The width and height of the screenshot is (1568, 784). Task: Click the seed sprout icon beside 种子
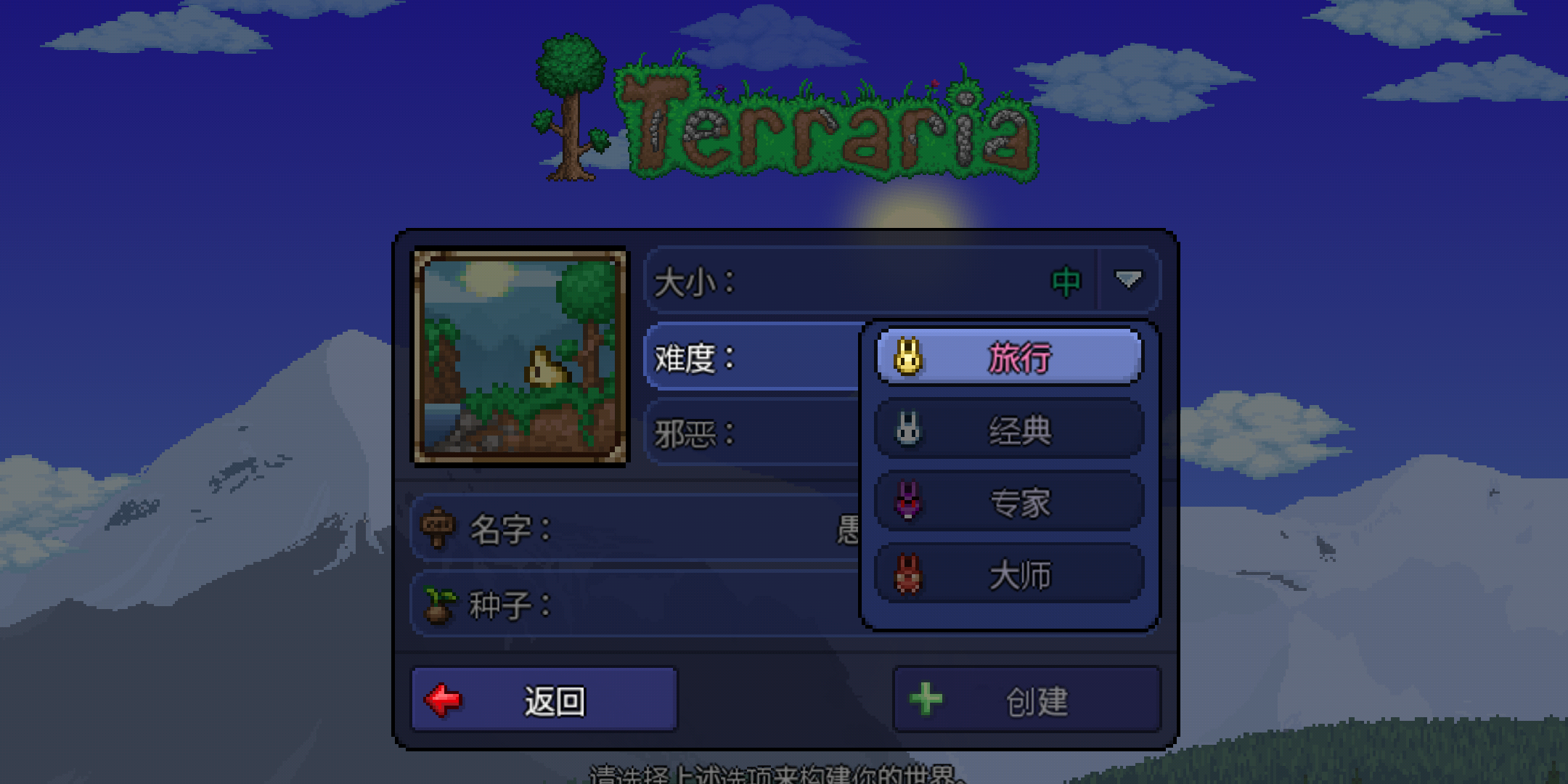pos(439,604)
